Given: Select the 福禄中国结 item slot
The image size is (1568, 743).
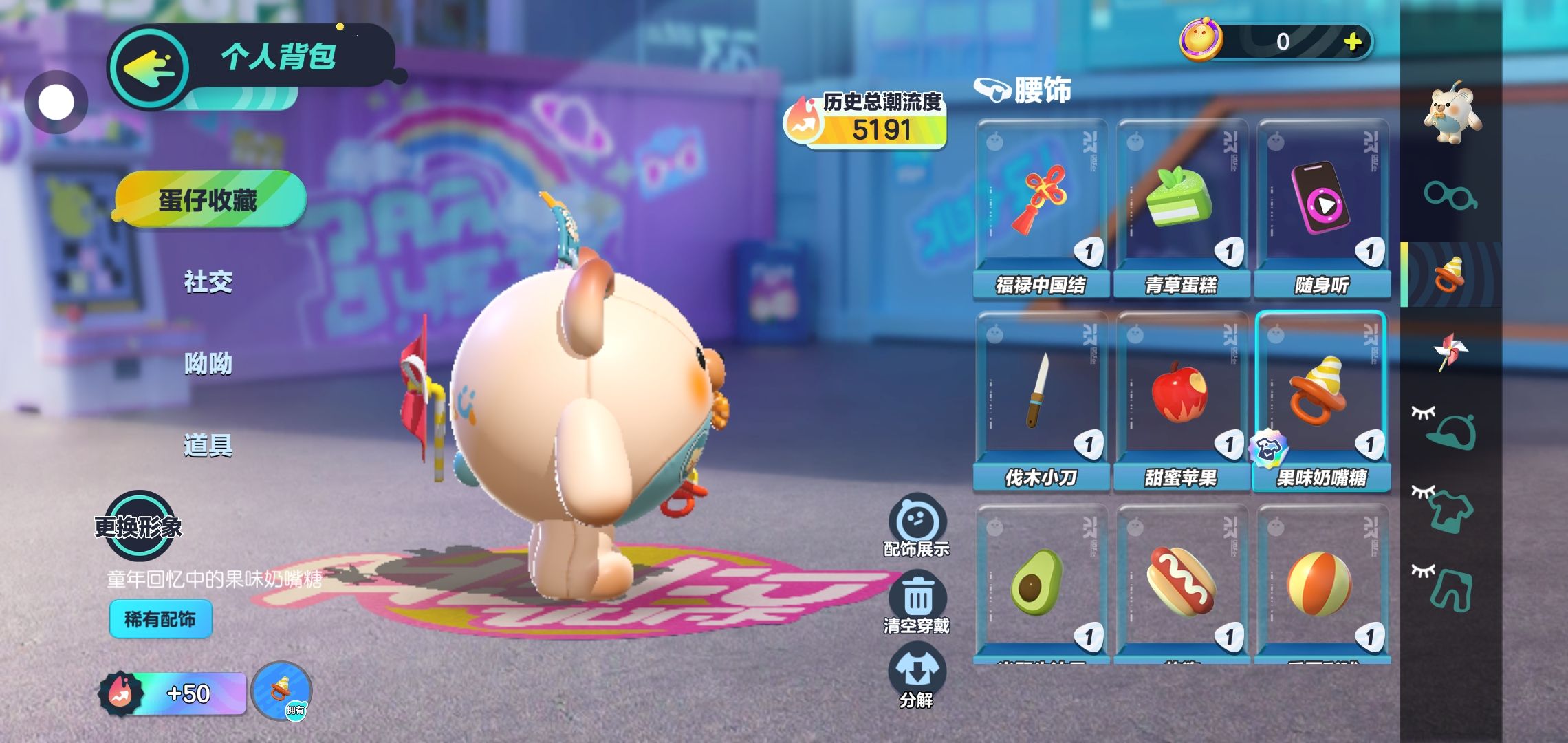Looking at the screenshot, I should (x=1041, y=206).
